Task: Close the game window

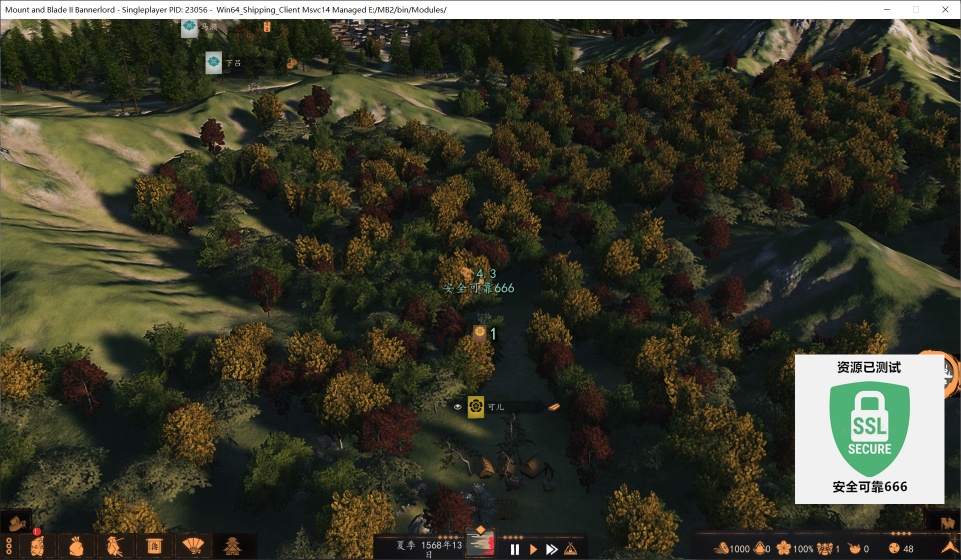Action: pos(942,9)
